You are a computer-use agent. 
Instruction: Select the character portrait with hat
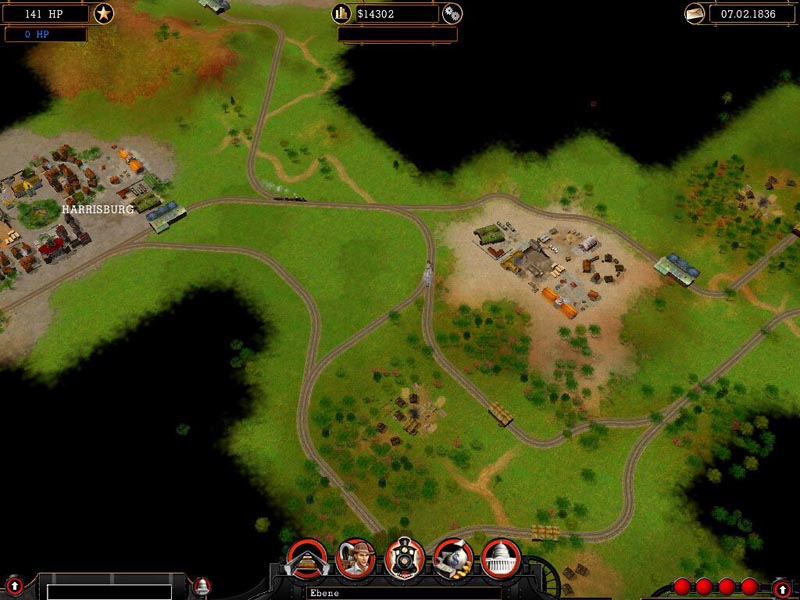point(356,558)
